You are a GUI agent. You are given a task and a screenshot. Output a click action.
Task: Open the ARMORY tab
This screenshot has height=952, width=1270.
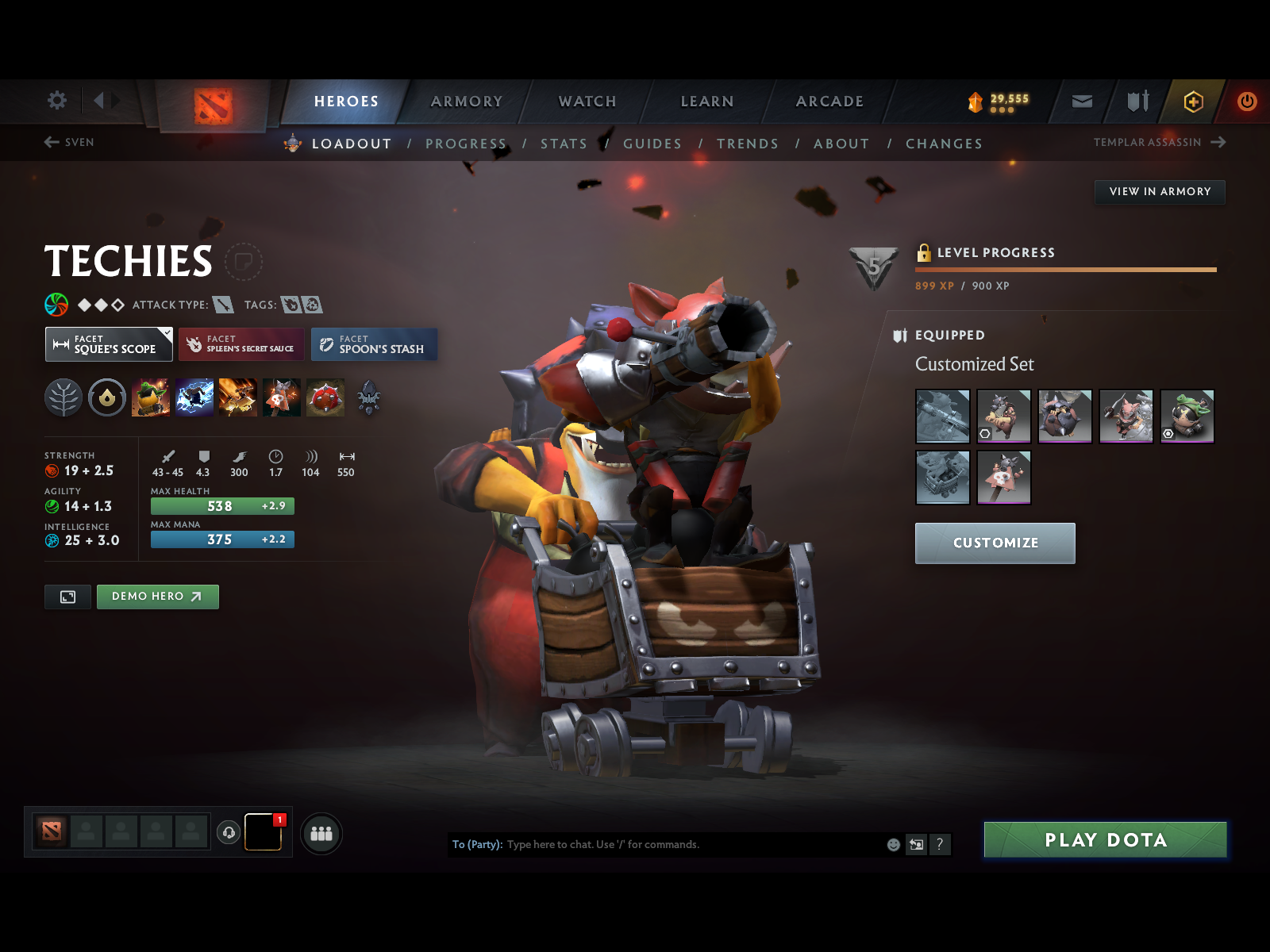coord(467,102)
